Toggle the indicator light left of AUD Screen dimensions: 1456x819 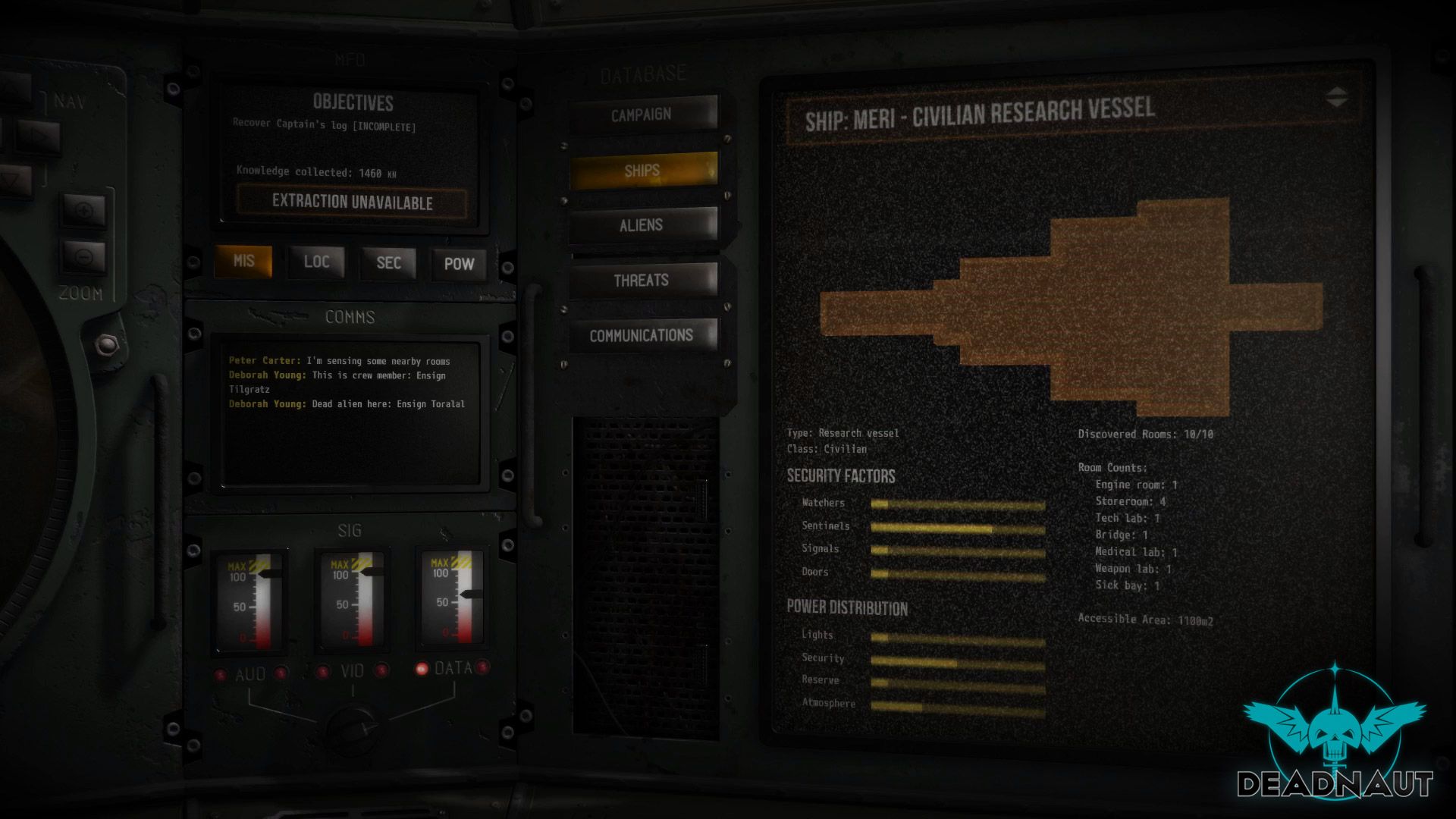(x=221, y=672)
